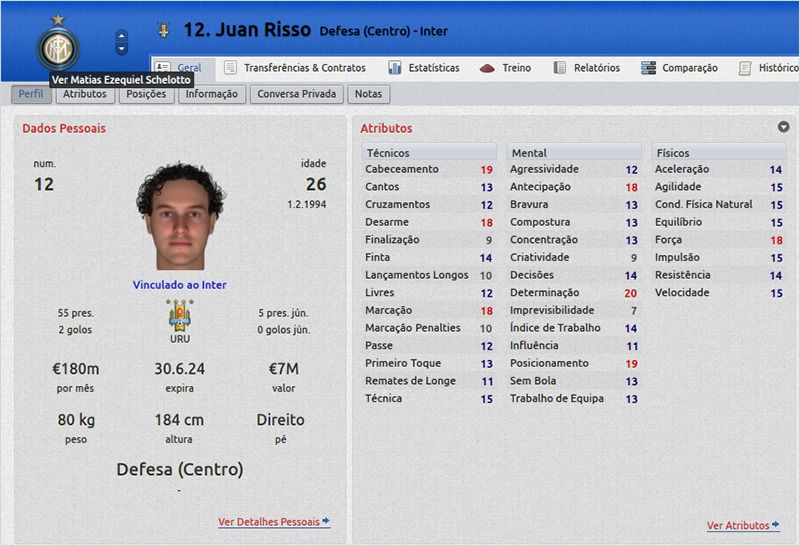Open the Histórico tab

[x=769, y=68]
